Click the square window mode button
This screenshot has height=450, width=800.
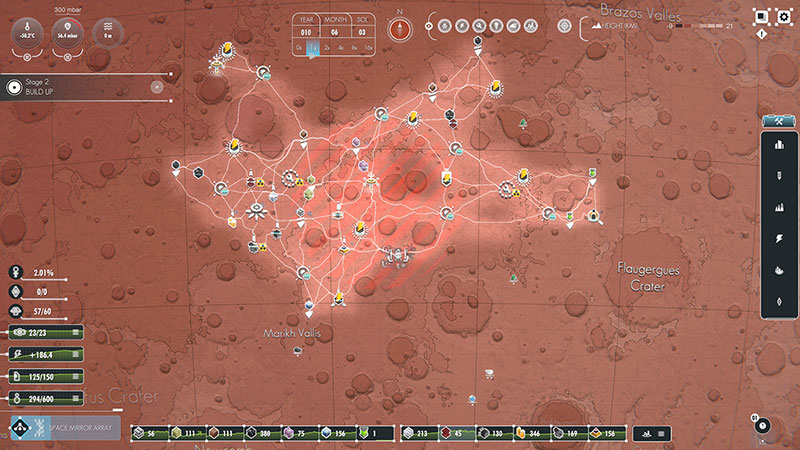point(762,16)
